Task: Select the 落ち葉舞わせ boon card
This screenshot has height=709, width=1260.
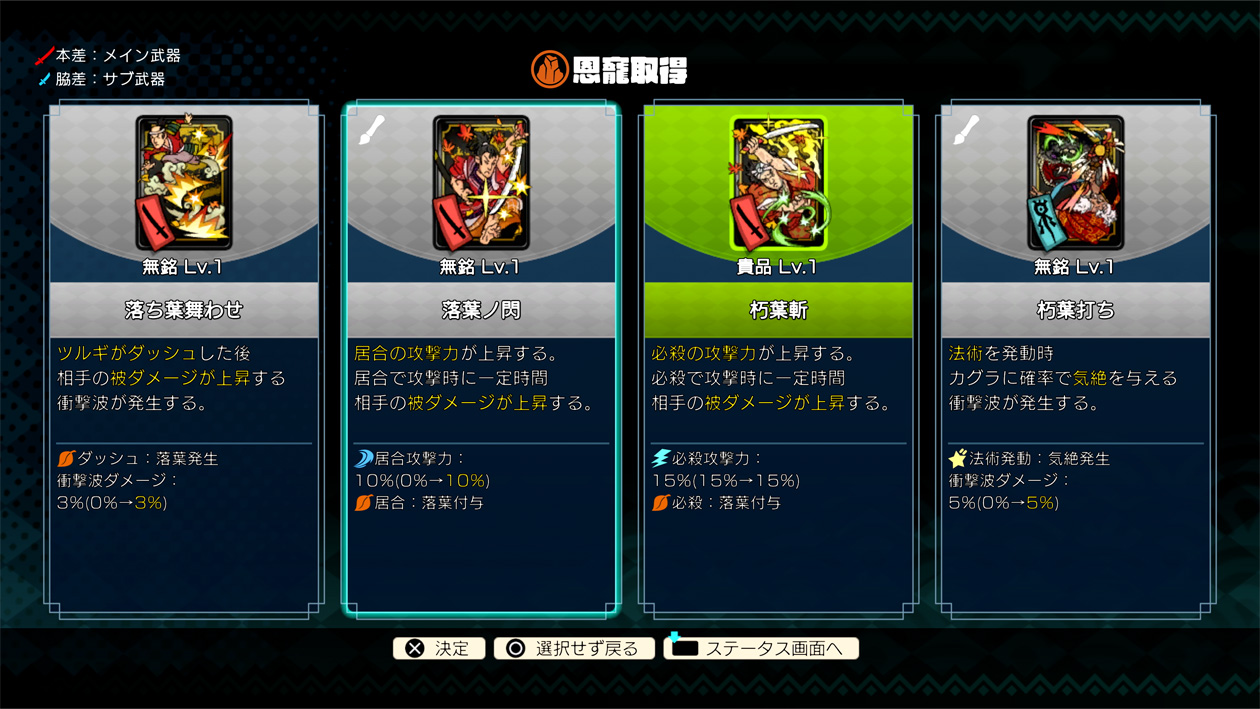Action: [x=184, y=360]
